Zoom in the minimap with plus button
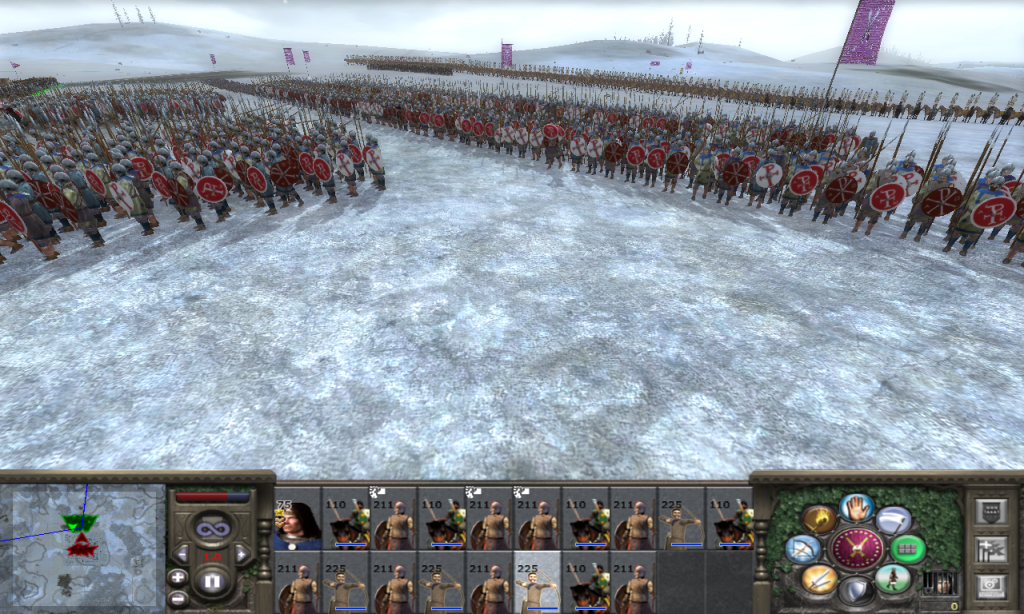This screenshot has height=614, width=1024. 178,577
